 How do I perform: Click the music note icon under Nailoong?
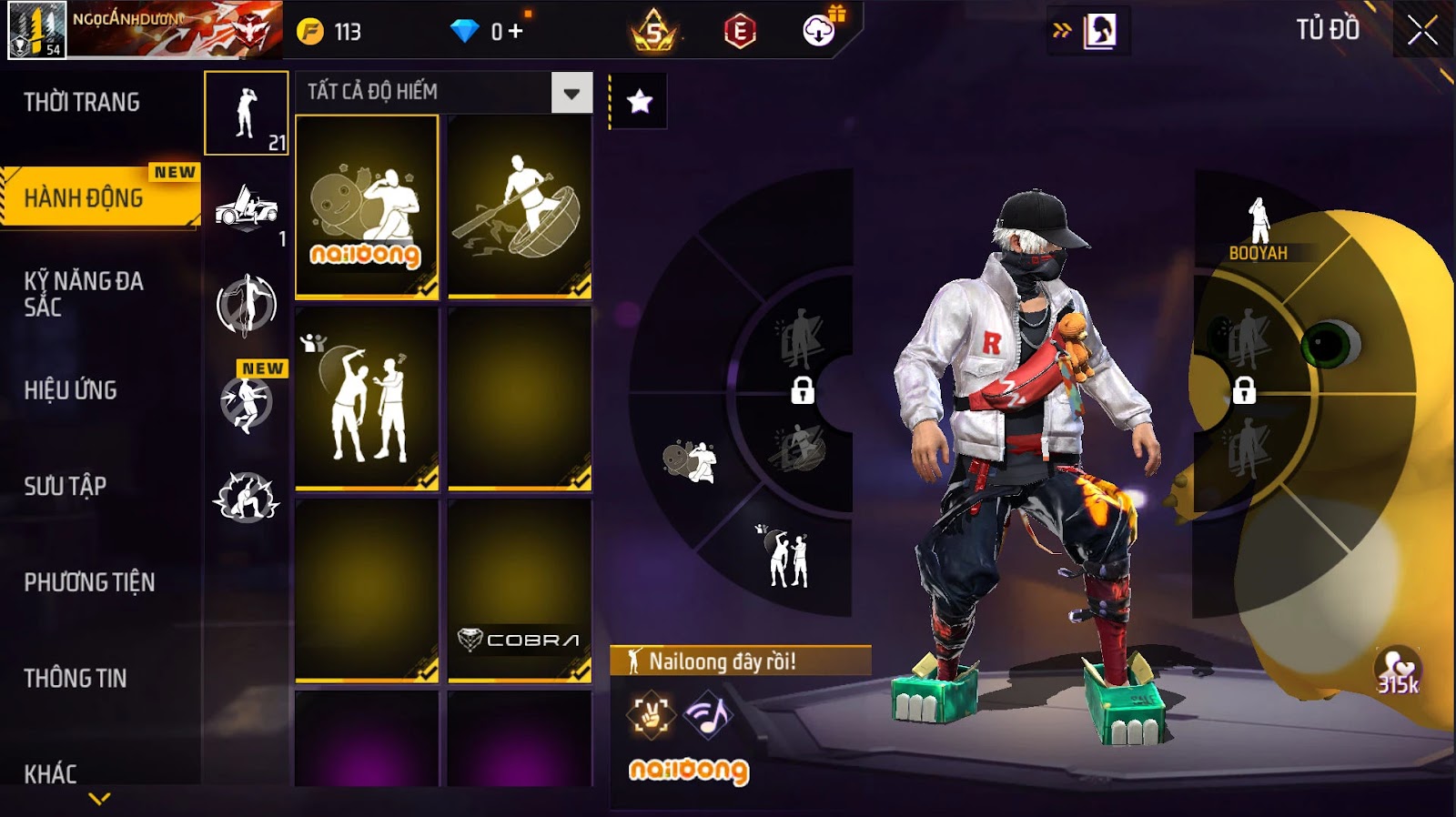point(707,715)
